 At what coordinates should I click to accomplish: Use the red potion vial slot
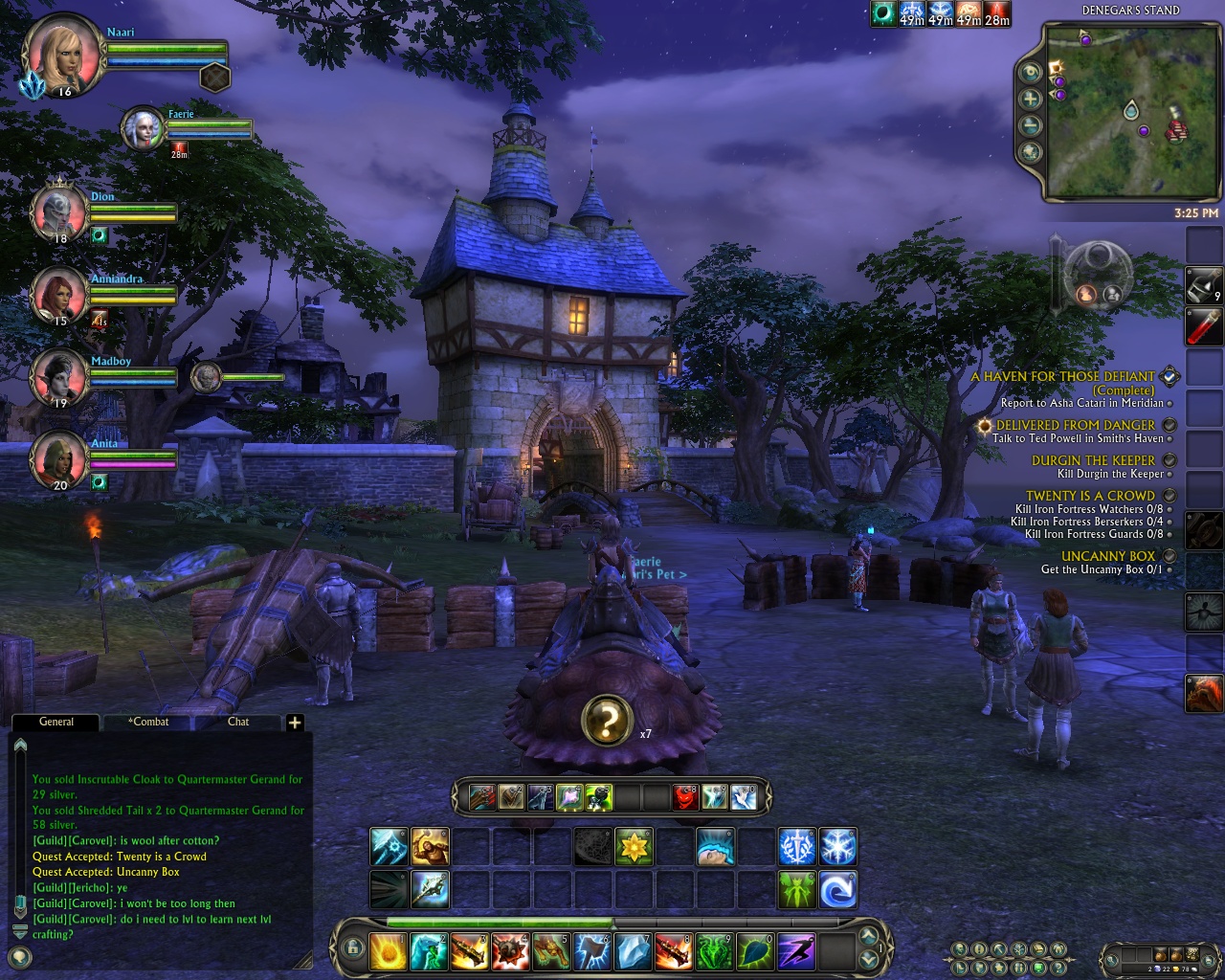pos(1204,326)
